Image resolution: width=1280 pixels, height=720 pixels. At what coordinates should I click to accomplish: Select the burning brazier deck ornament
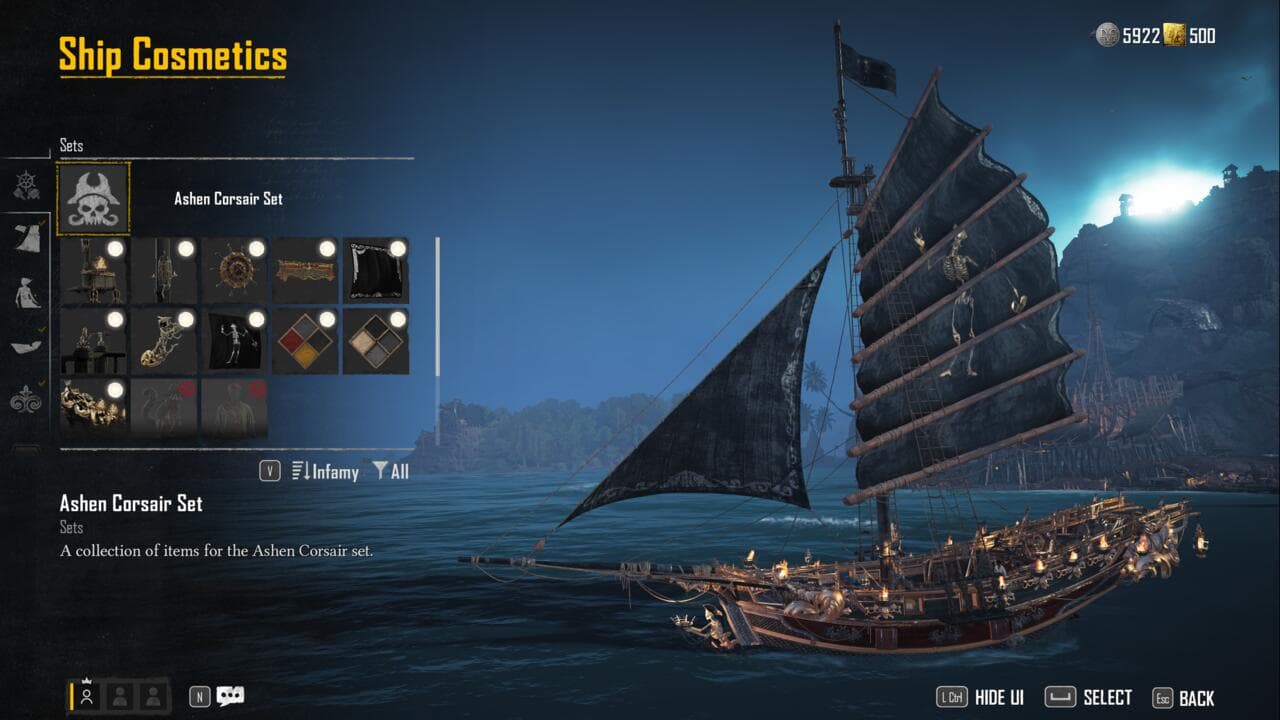(93, 270)
